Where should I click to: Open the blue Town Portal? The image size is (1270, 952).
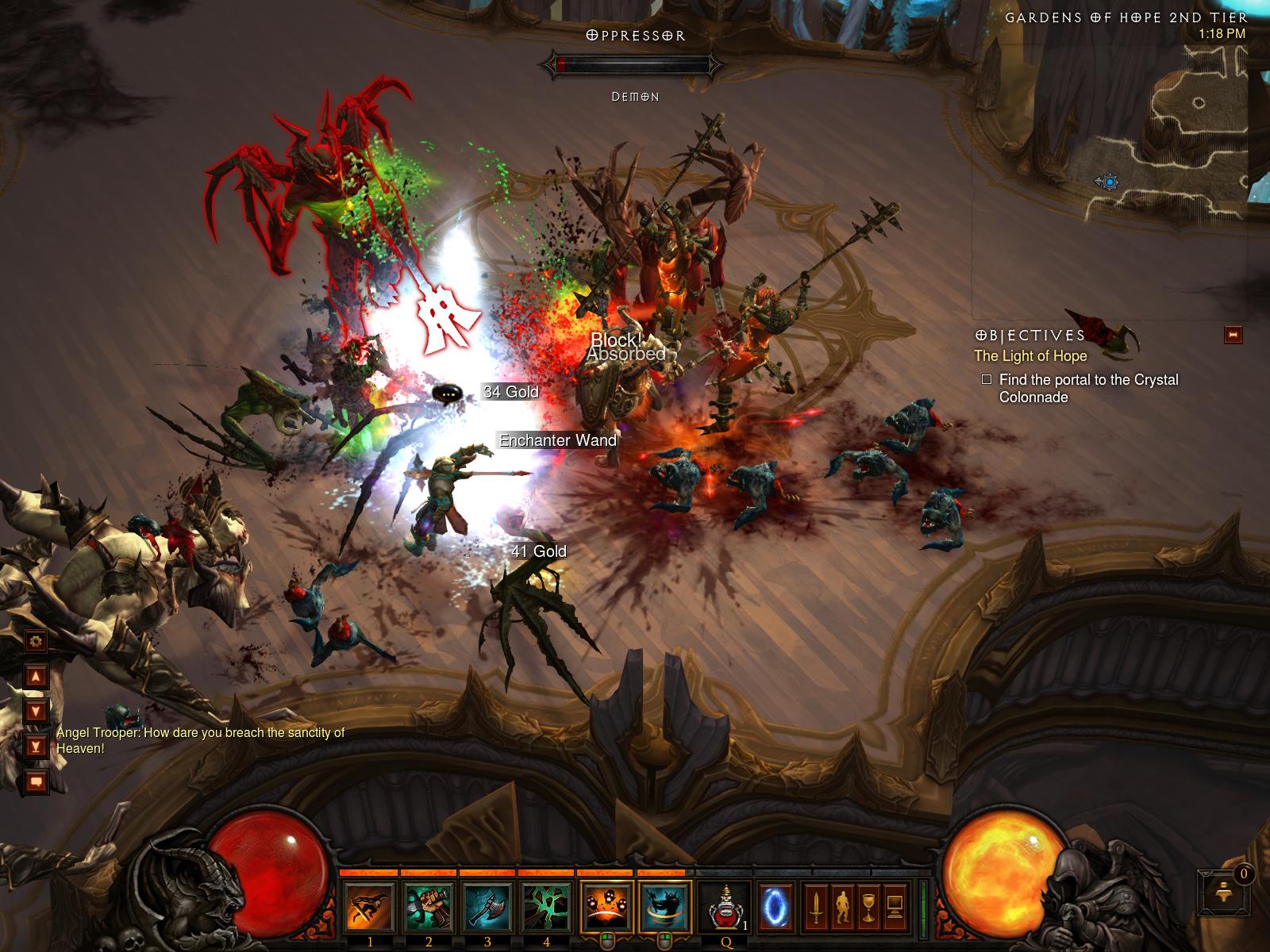click(x=773, y=906)
